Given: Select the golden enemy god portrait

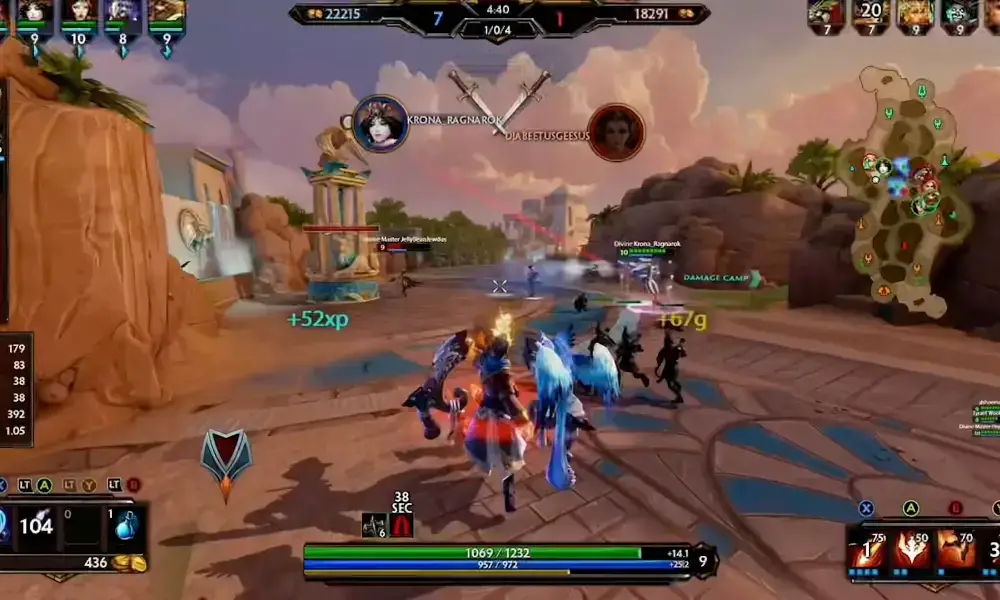Looking at the screenshot, I should (915, 14).
